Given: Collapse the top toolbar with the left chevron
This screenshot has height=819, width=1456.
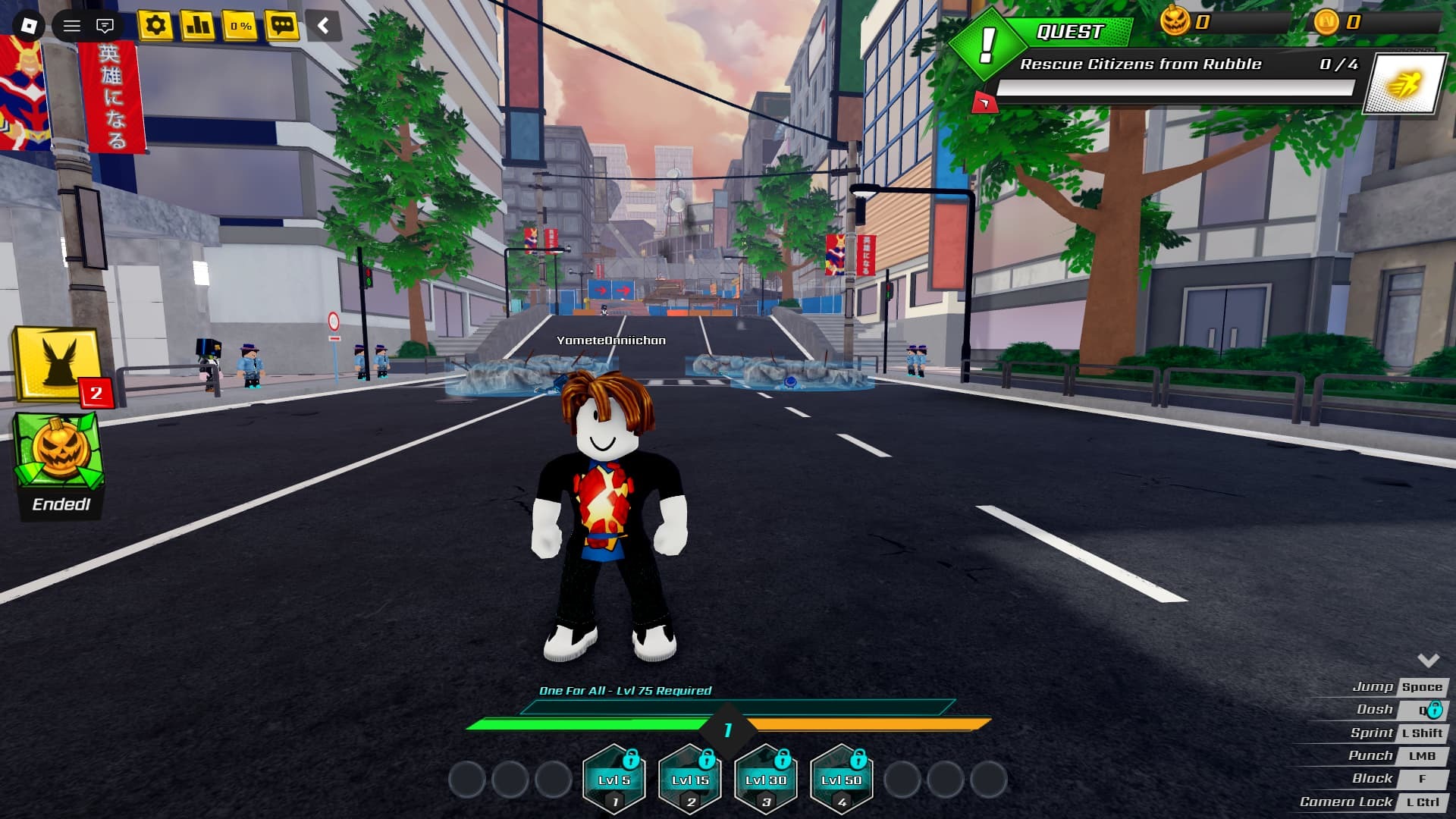Looking at the screenshot, I should [323, 25].
